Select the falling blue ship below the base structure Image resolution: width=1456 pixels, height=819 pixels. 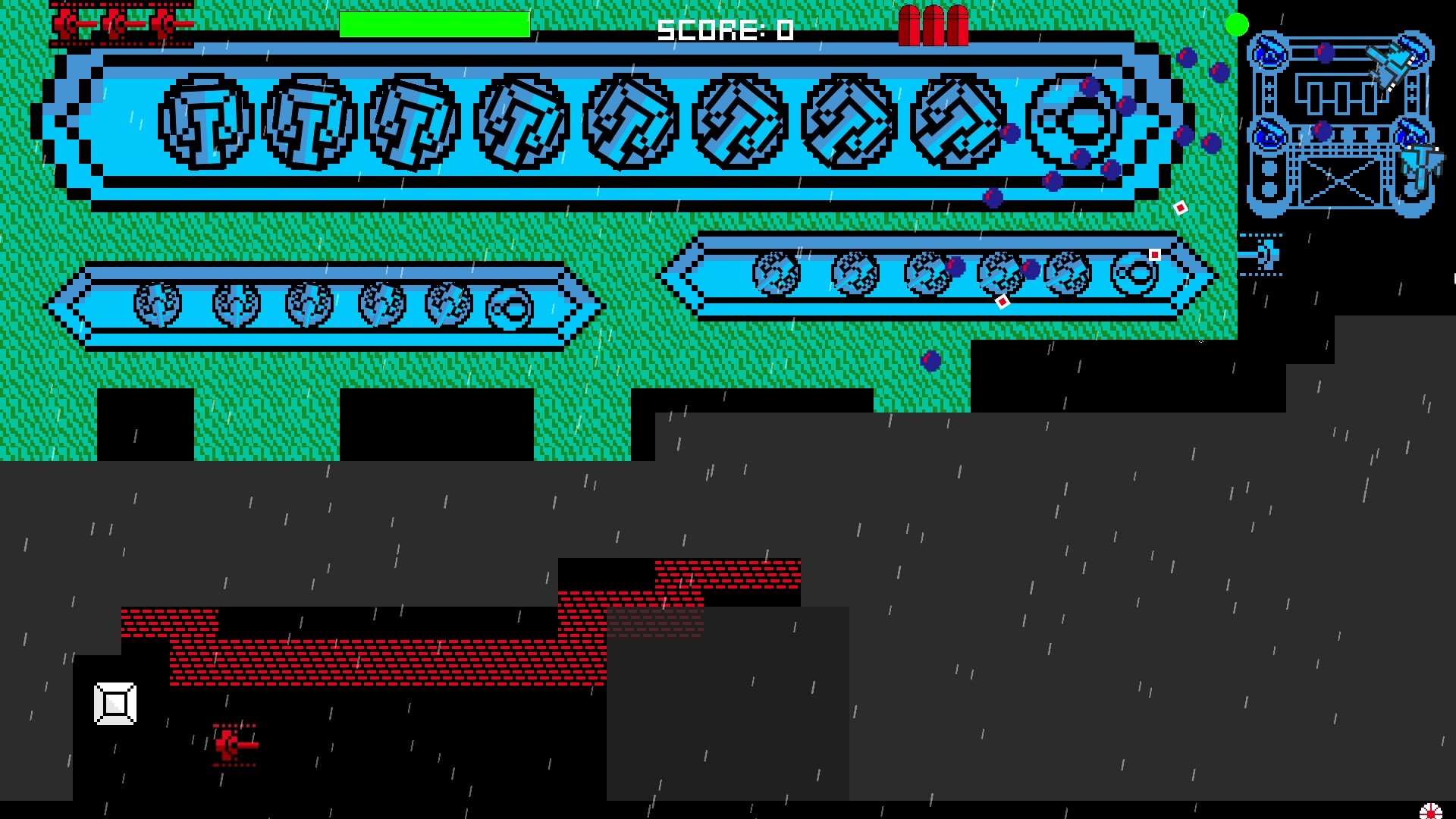point(1420,167)
